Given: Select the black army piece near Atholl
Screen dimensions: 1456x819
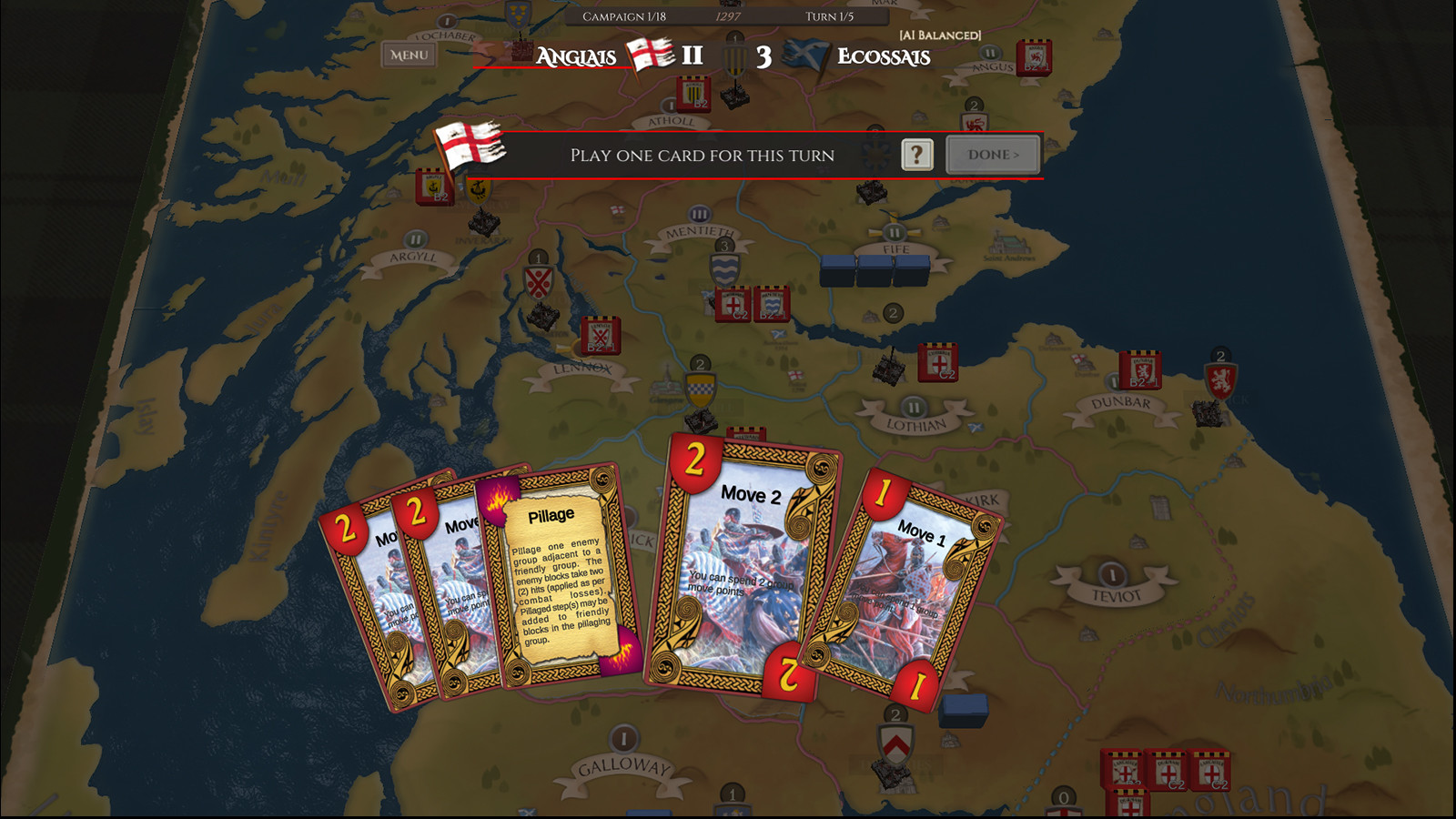Looking at the screenshot, I should pos(735,96).
